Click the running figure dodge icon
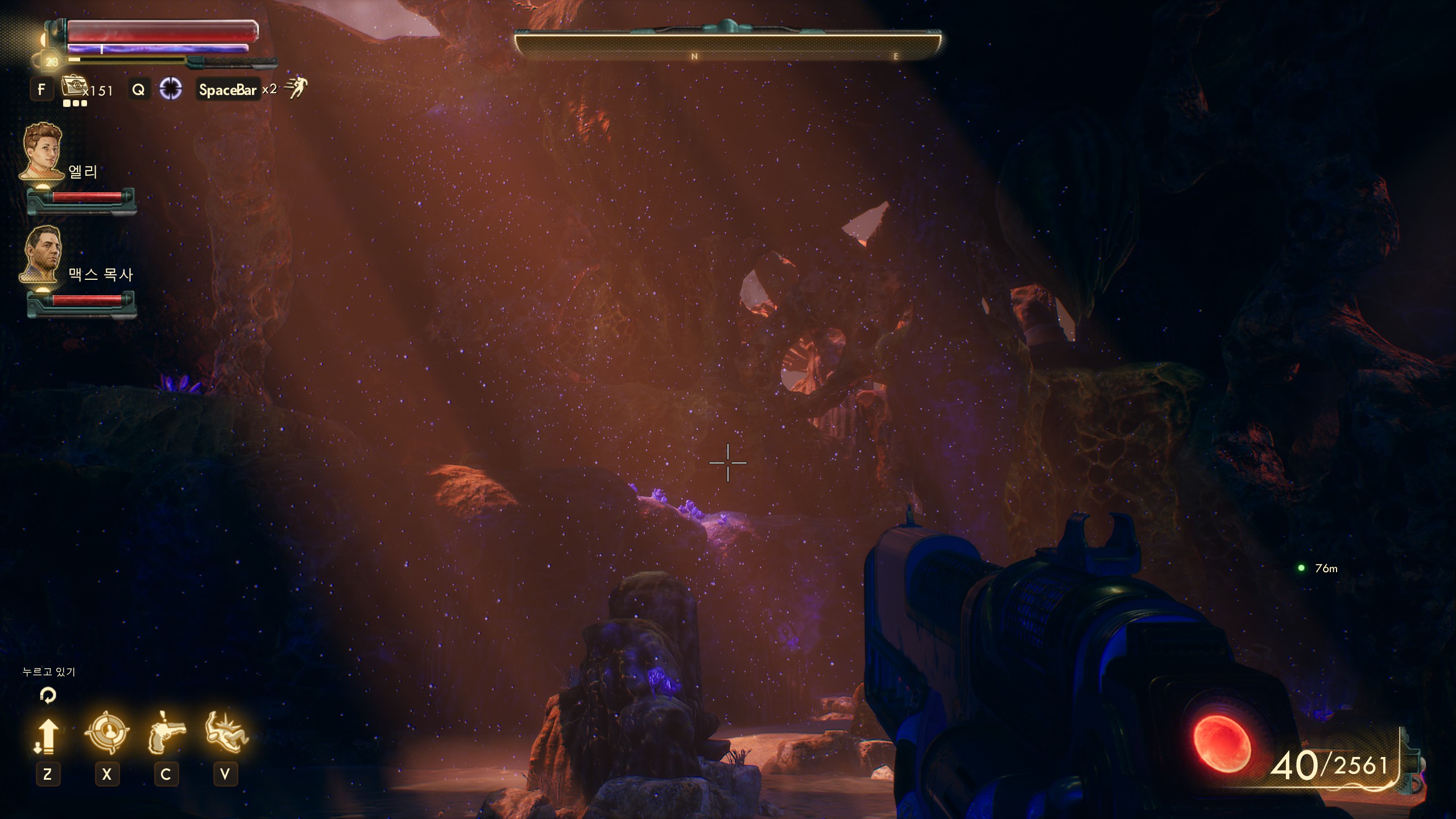Image resolution: width=1456 pixels, height=819 pixels. pyautogui.click(x=296, y=88)
